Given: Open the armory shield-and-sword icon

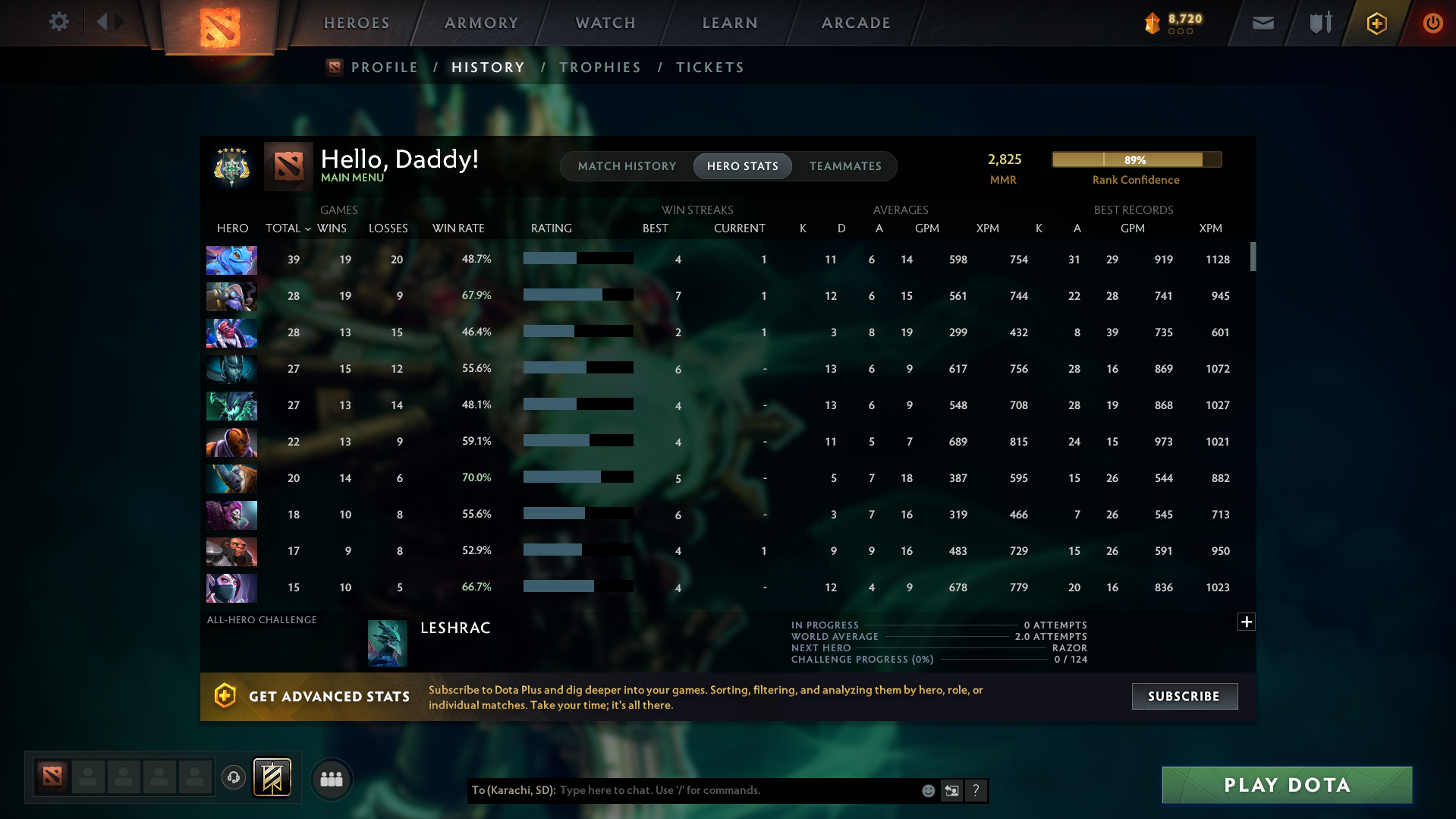Looking at the screenshot, I should pos(1319,23).
